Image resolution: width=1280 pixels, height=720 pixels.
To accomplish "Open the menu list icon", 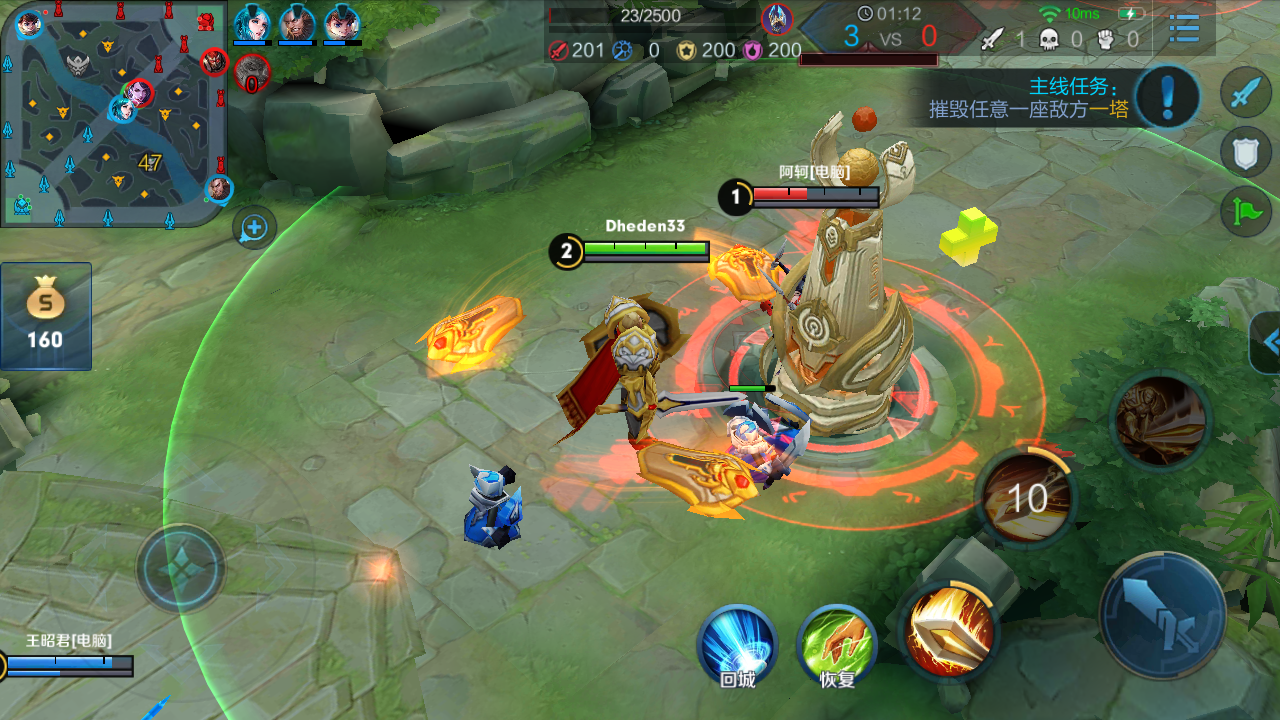I will tap(1184, 29).
